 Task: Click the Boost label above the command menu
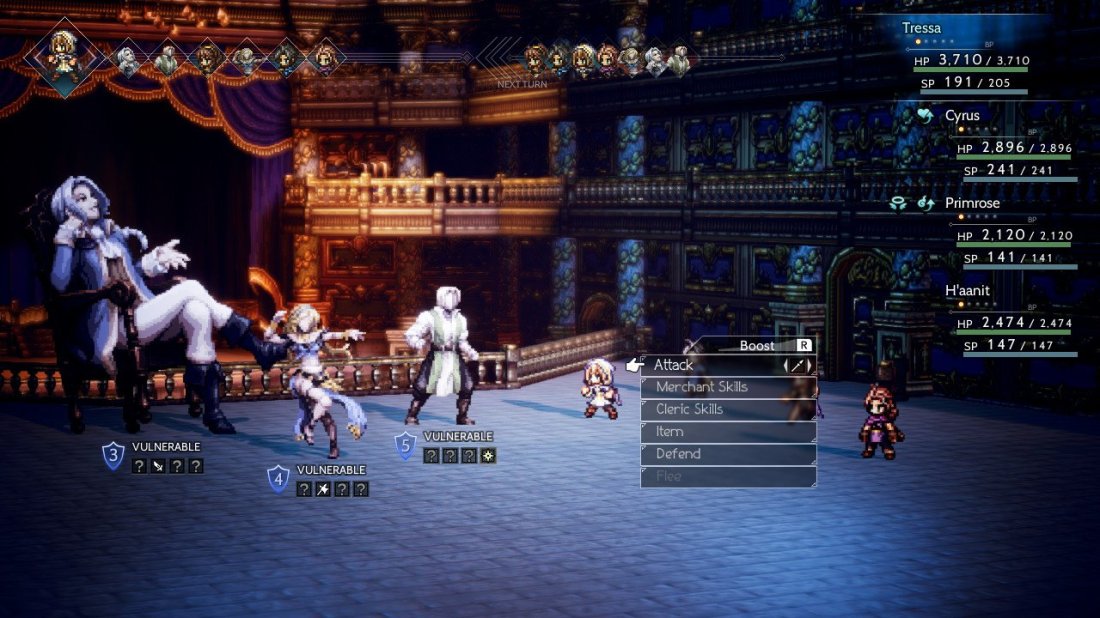(757, 345)
